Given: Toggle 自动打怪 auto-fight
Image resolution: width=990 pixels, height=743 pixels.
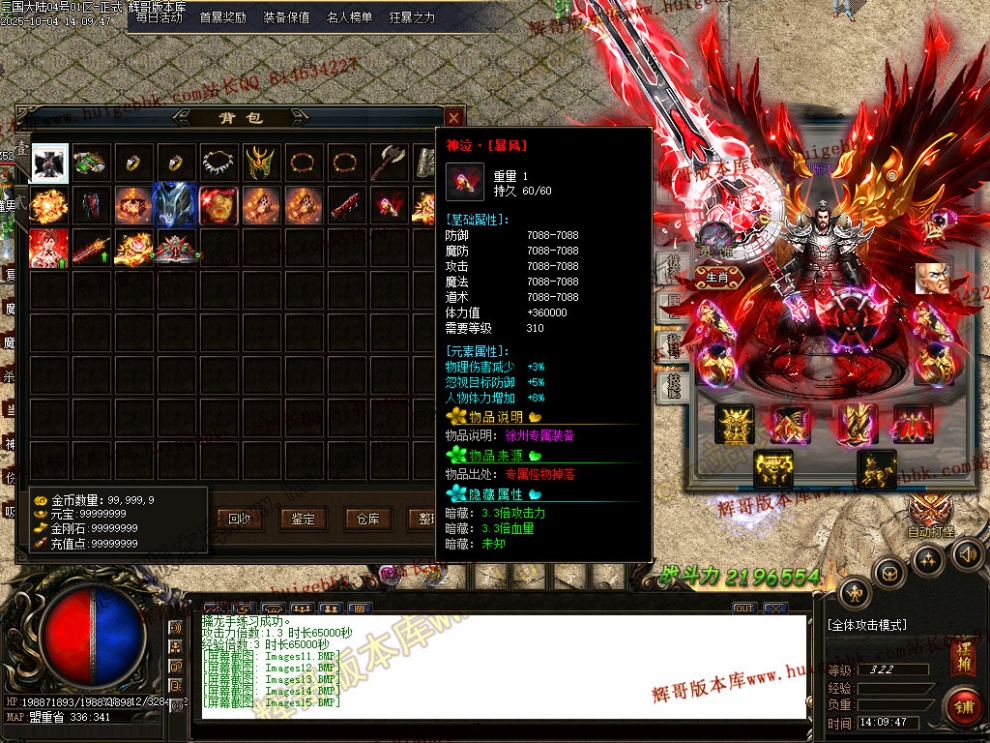Looking at the screenshot, I should [933, 518].
